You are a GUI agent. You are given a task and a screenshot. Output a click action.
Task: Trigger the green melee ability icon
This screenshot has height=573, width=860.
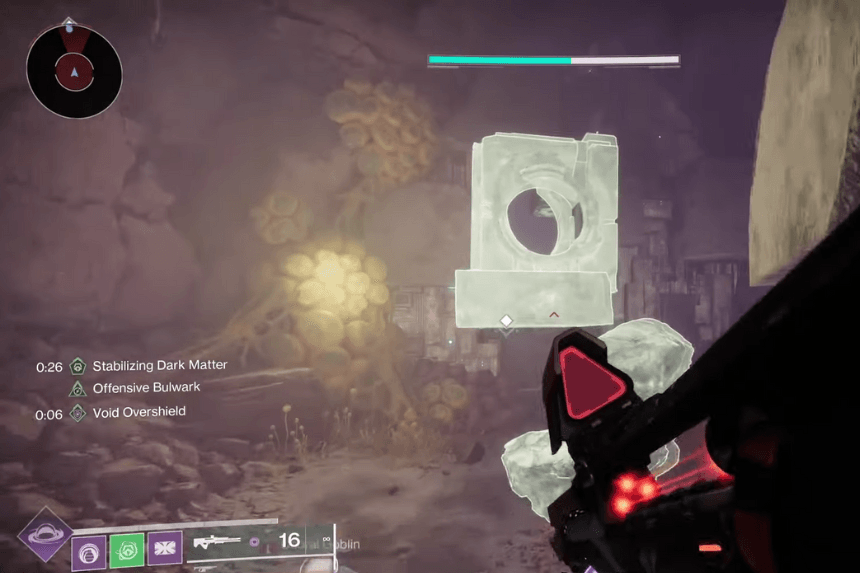point(127,548)
